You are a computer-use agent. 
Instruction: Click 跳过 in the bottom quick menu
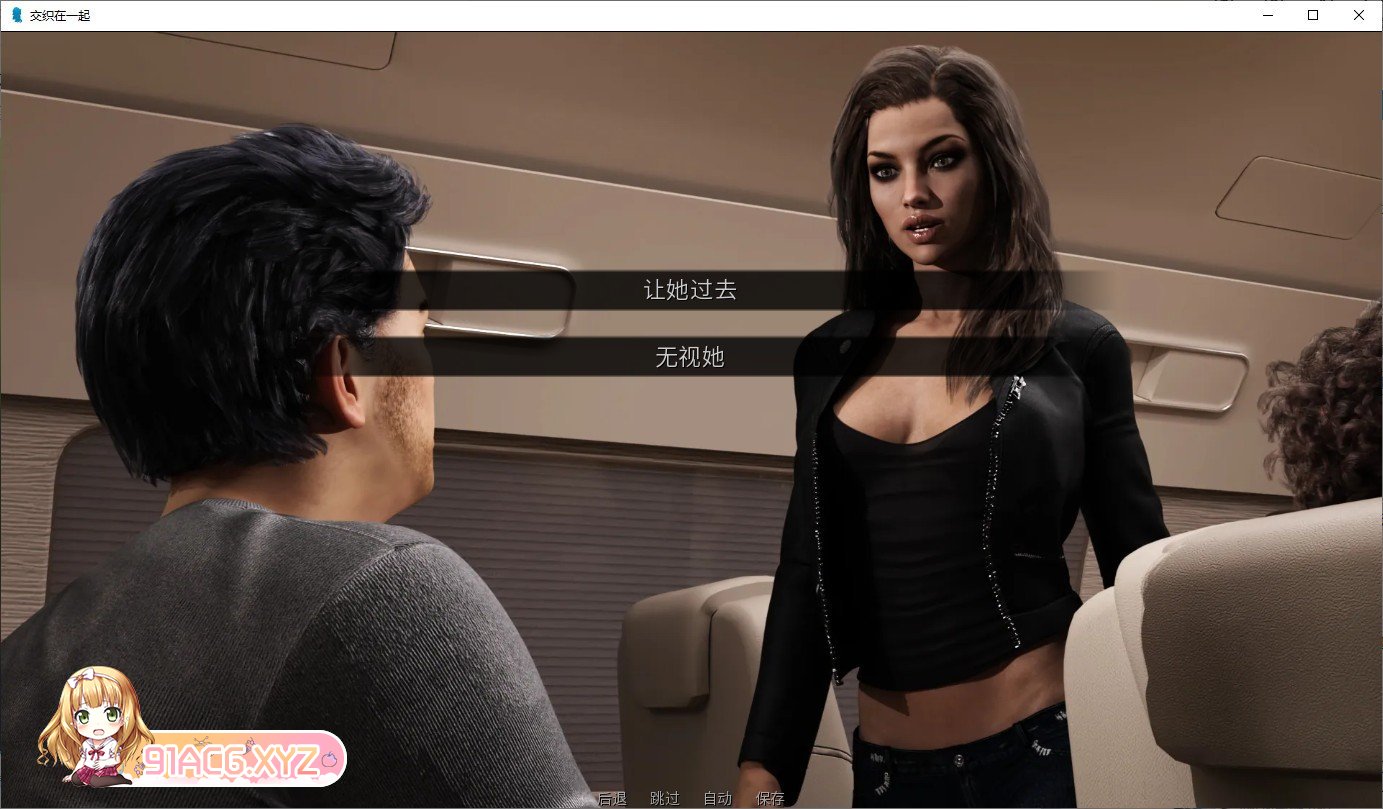coord(664,798)
